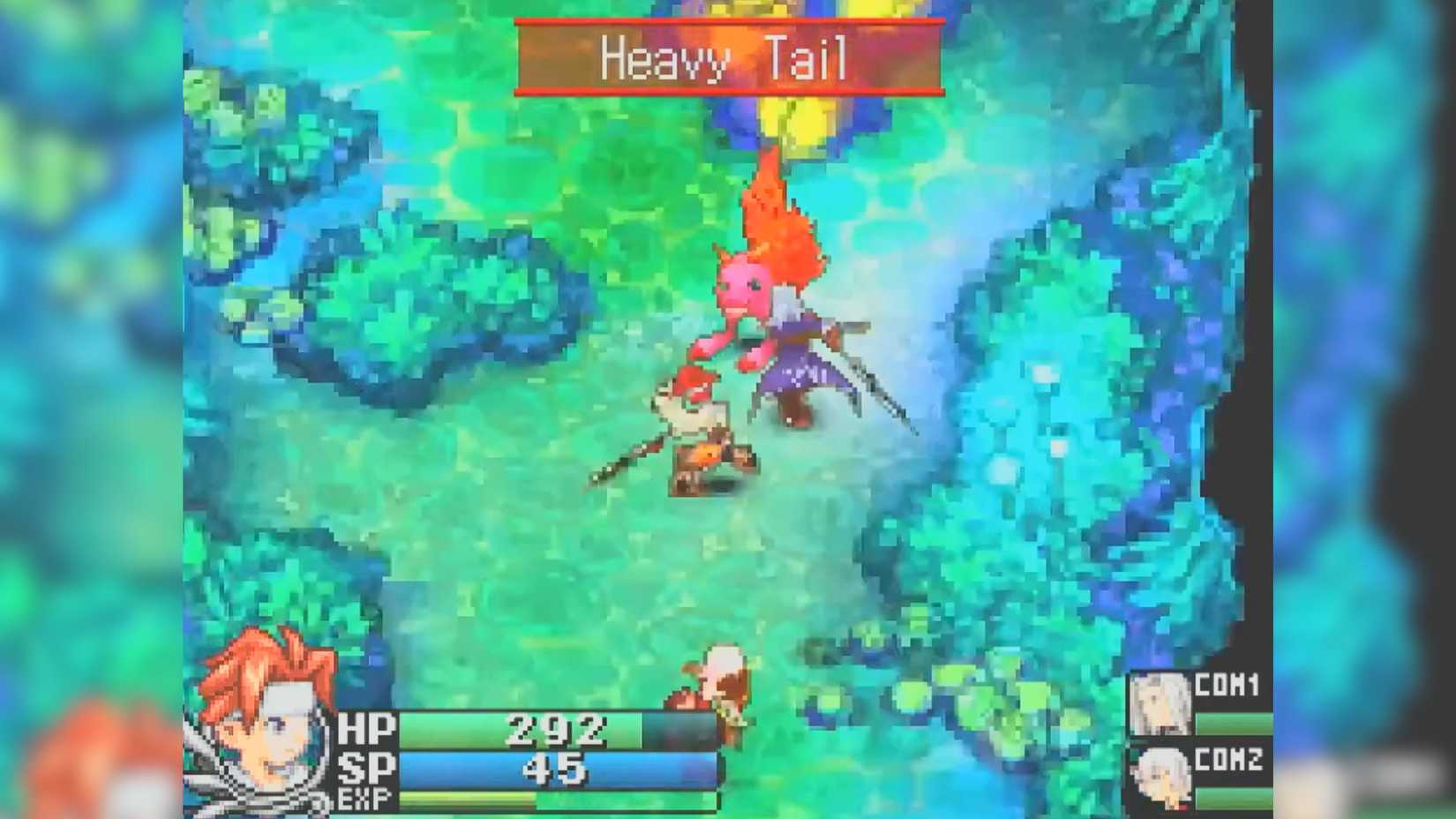Select the ally sprite near the bottom center
Screen dimensions: 1456x819
coord(715,688)
